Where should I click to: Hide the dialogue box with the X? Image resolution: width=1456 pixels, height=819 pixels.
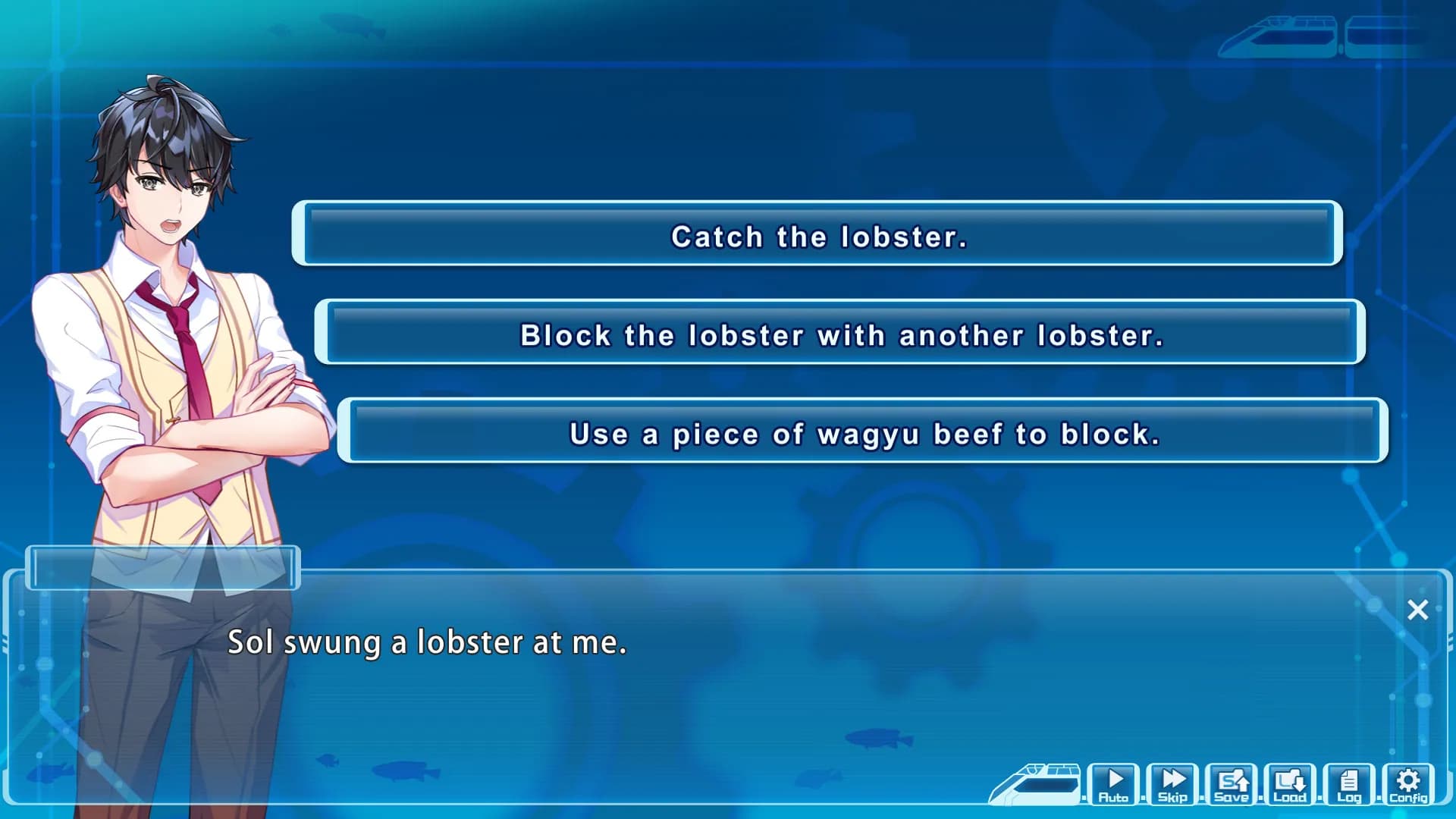(x=1417, y=610)
